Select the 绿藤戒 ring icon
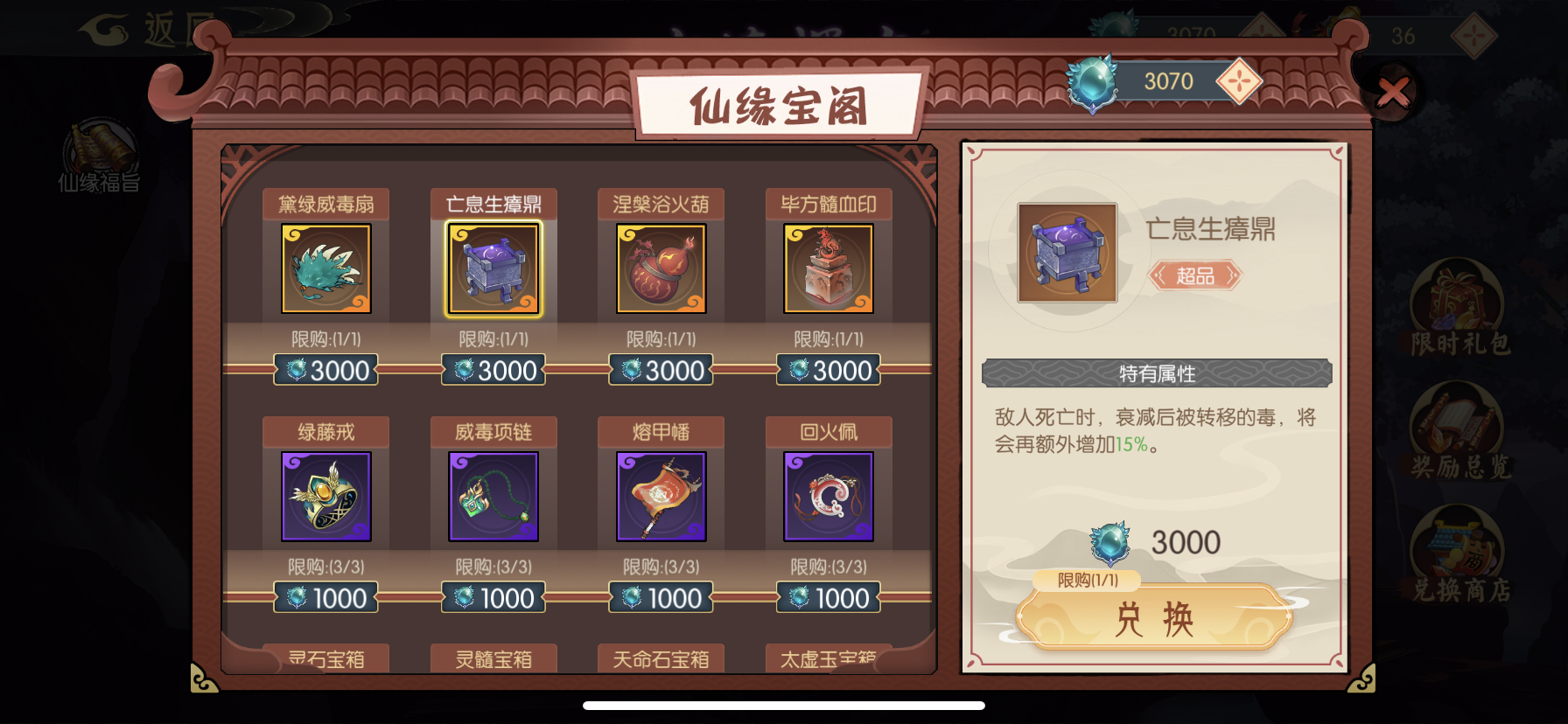Image resolution: width=1568 pixels, height=724 pixels. [x=325, y=497]
